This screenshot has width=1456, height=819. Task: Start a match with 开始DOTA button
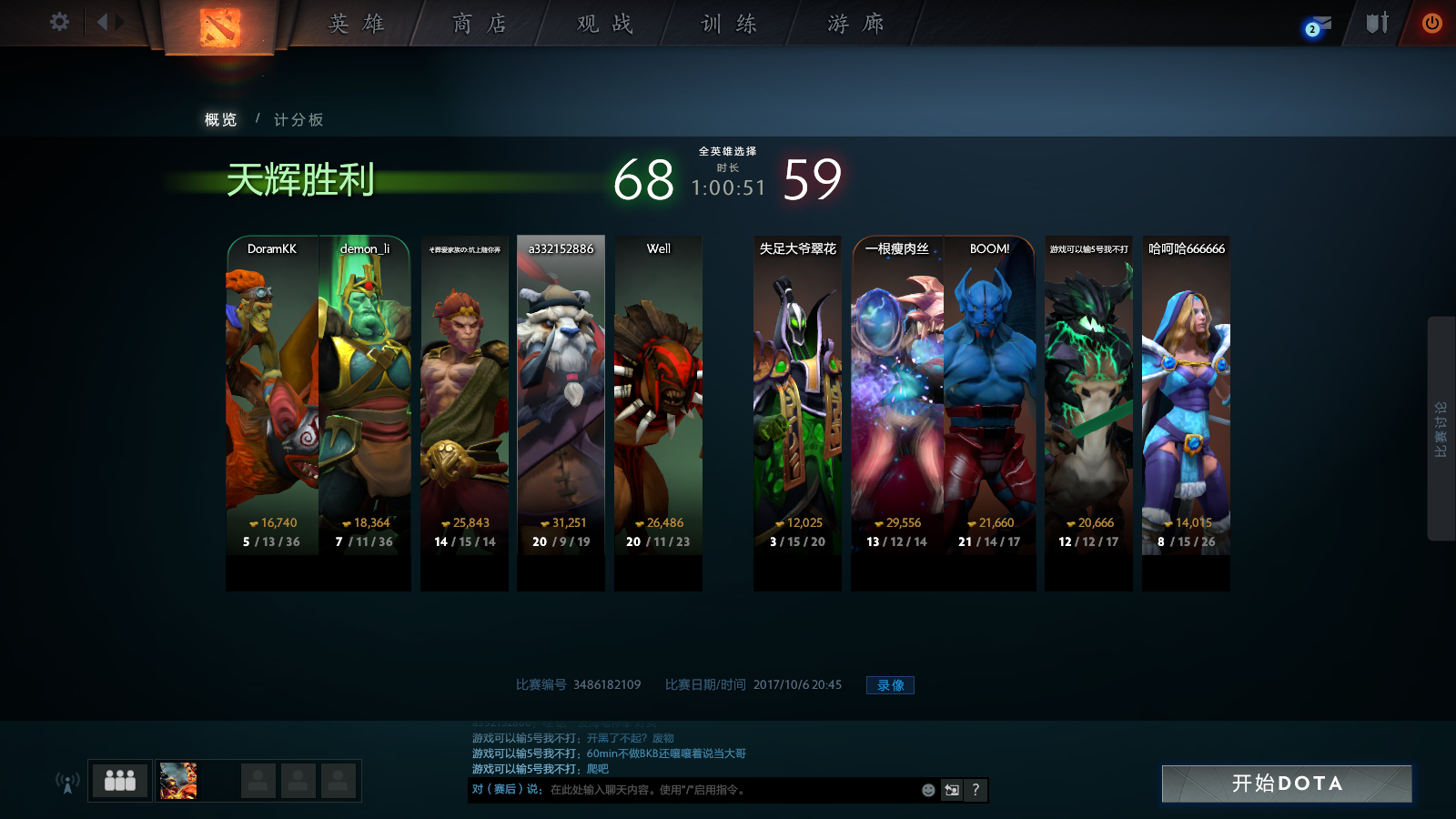[x=1286, y=784]
